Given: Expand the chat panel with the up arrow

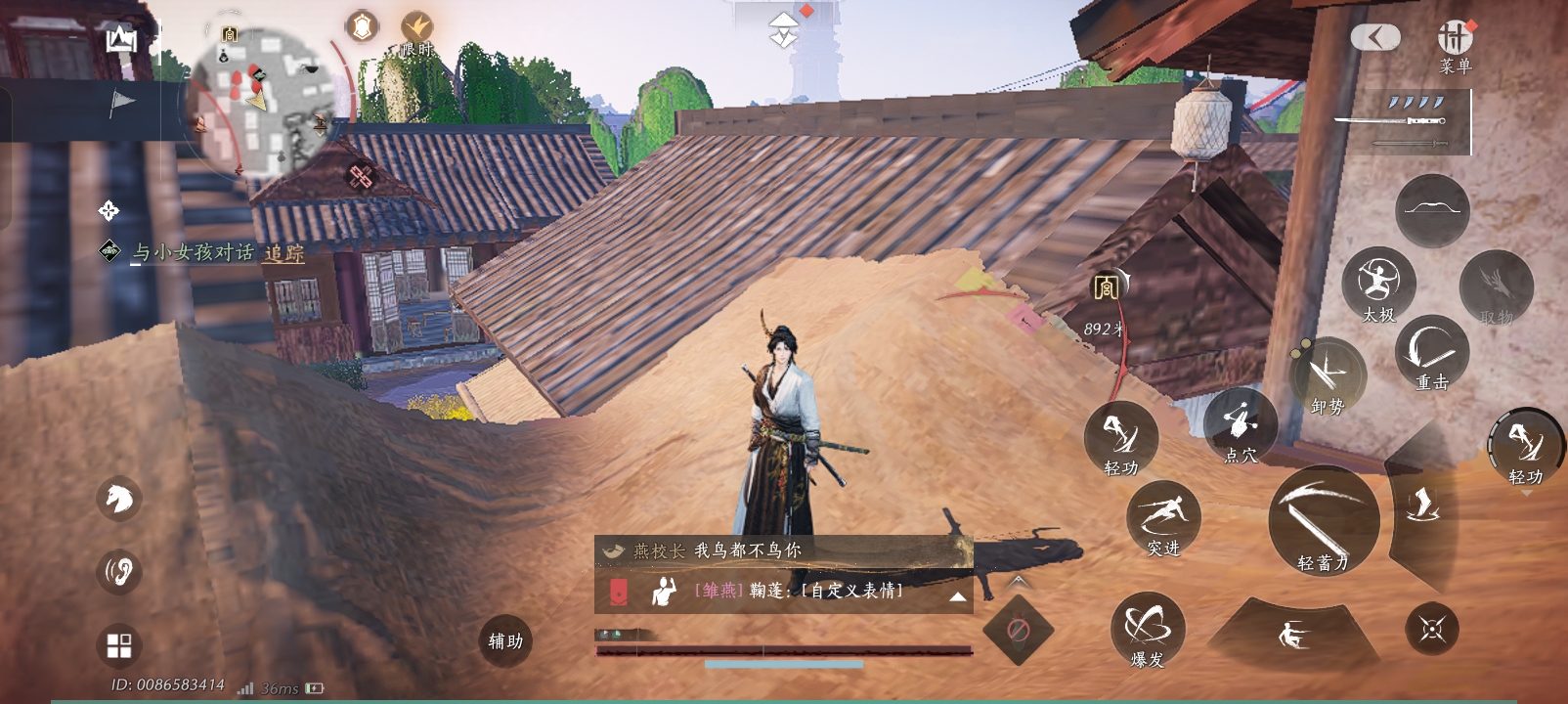Looking at the screenshot, I should 960,596.
